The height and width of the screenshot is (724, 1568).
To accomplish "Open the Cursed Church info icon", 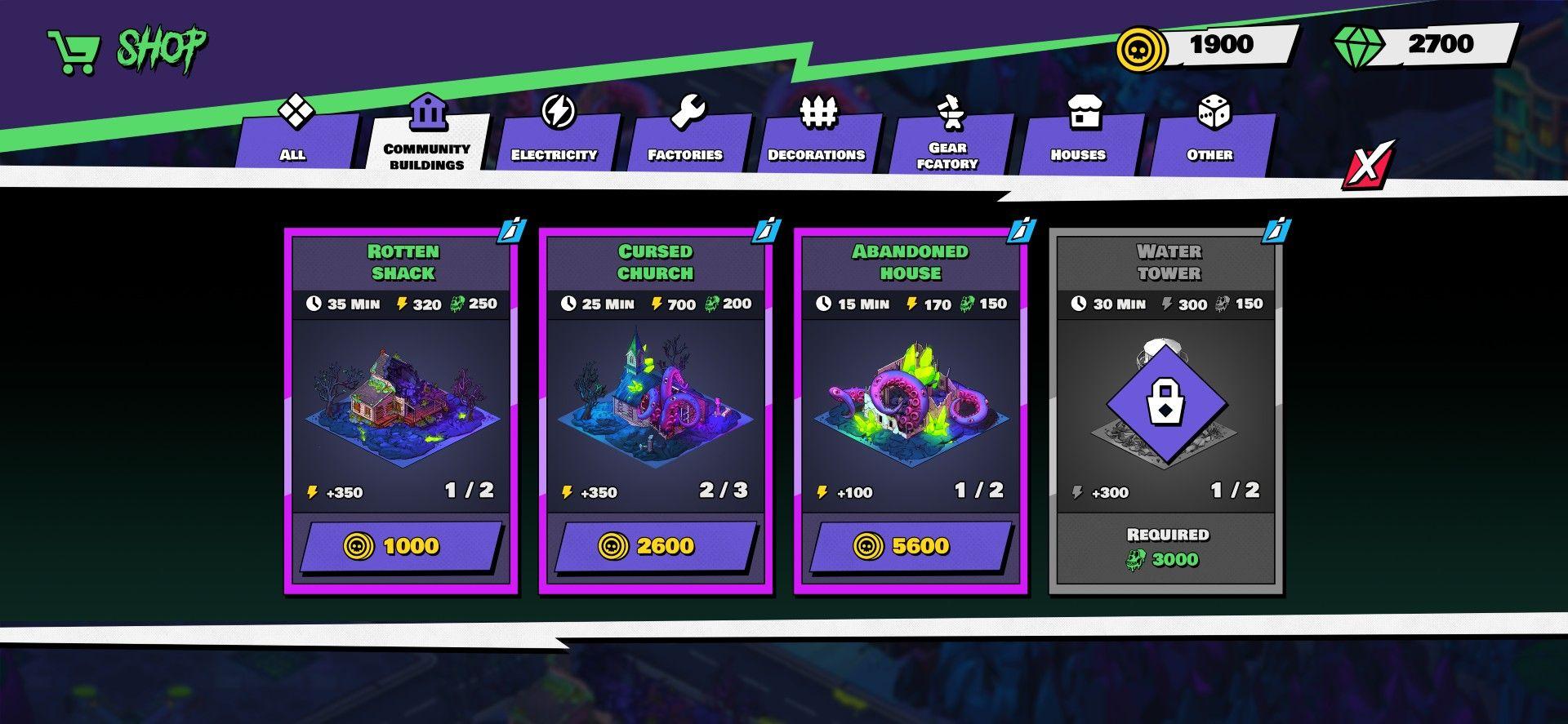I will [768, 232].
